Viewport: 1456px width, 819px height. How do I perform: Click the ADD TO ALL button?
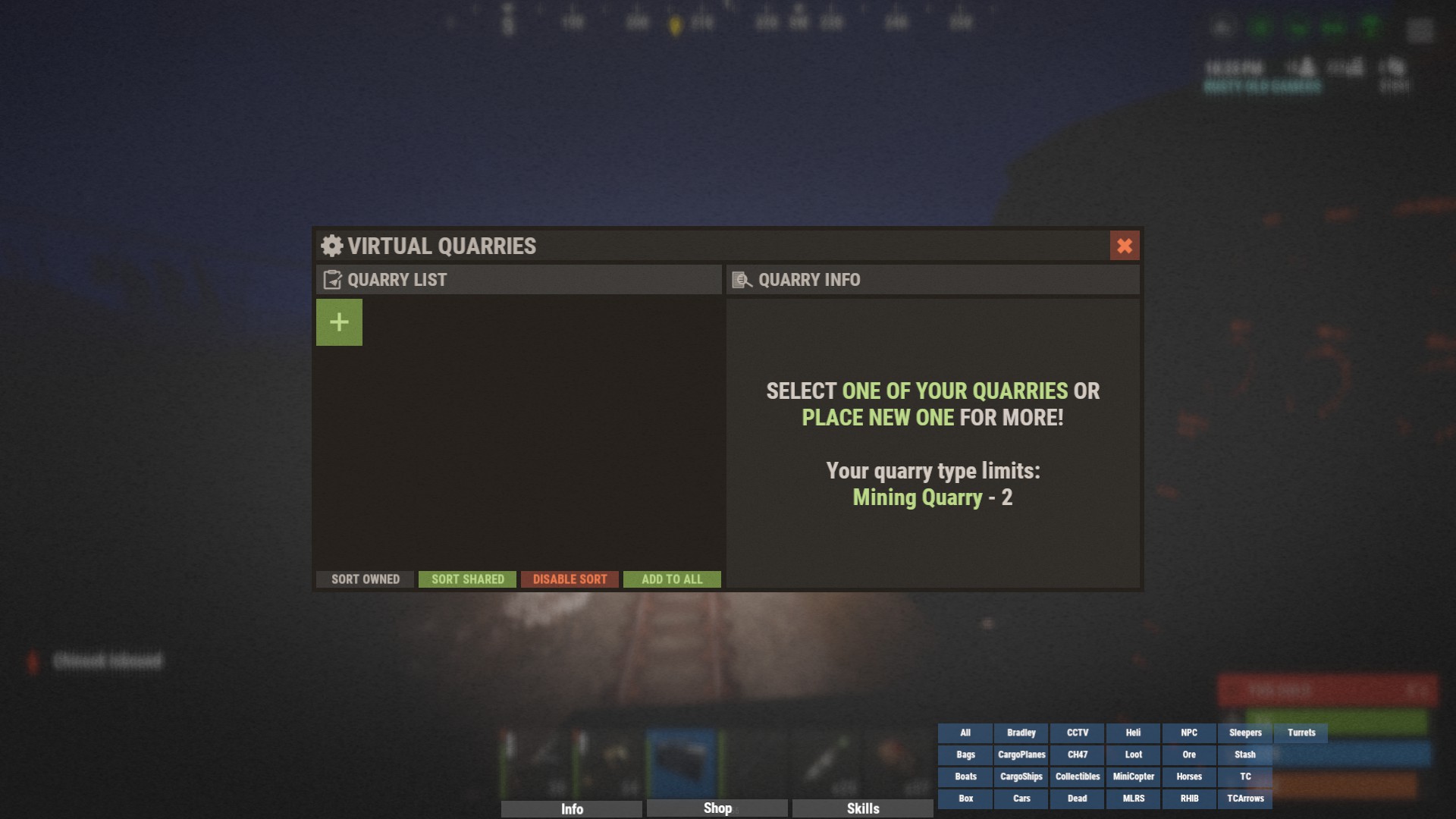click(671, 579)
